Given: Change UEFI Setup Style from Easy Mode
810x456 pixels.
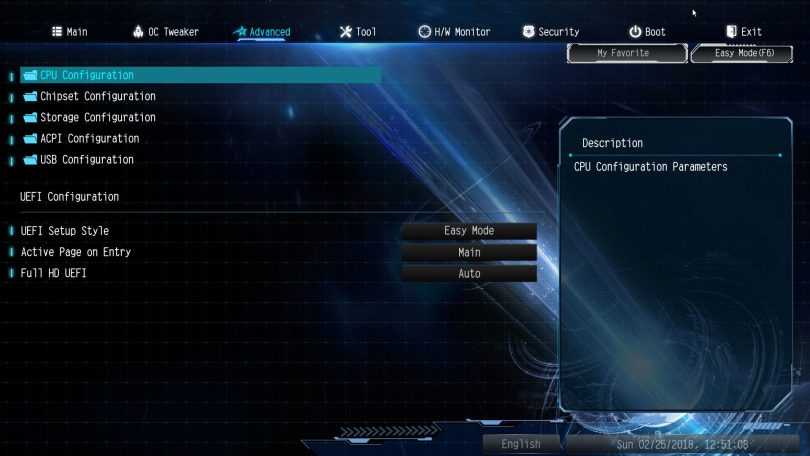Looking at the screenshot, I should [469, 231].
